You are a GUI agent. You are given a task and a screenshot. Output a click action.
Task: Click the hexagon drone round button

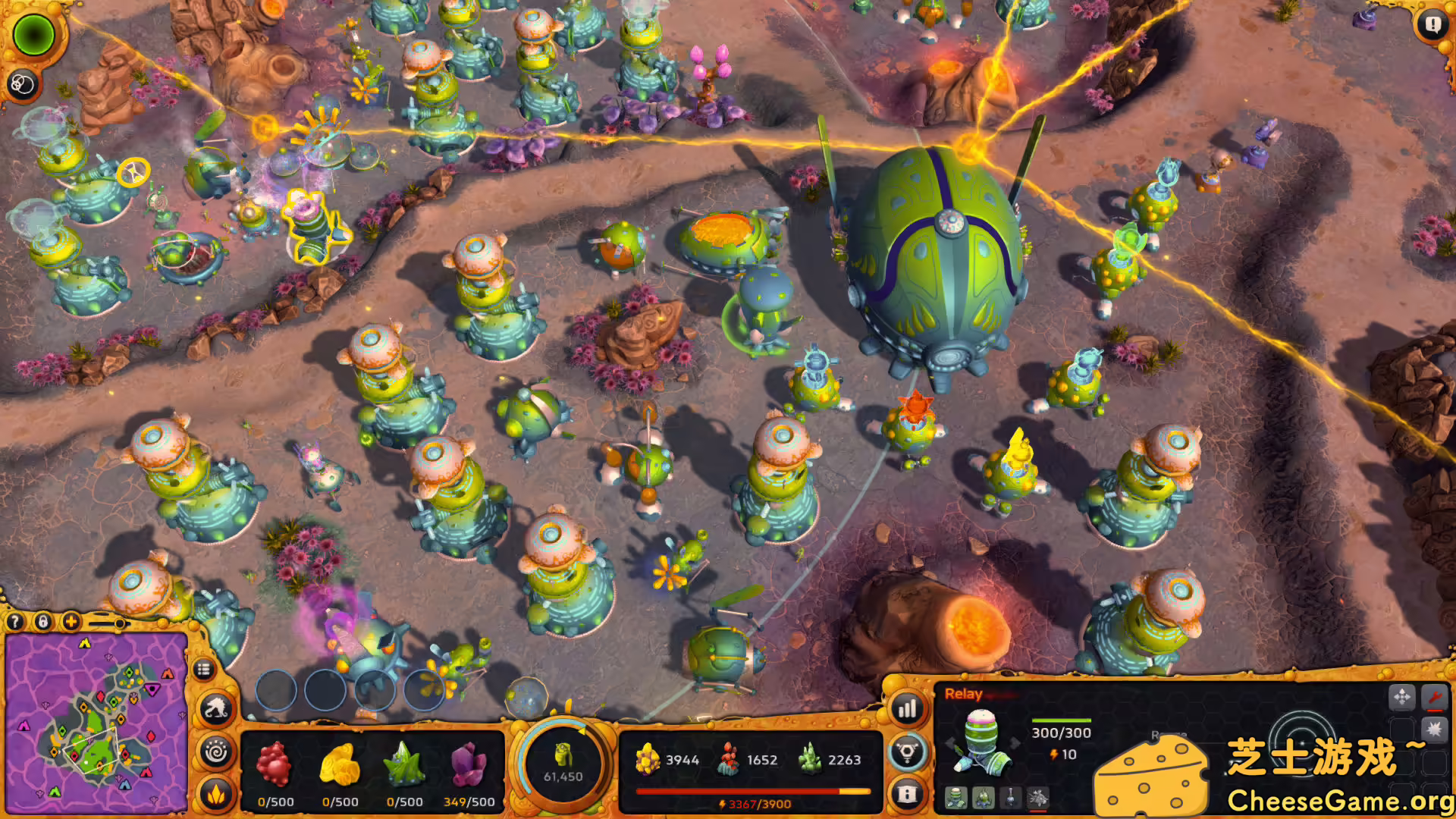pos(907,752)
